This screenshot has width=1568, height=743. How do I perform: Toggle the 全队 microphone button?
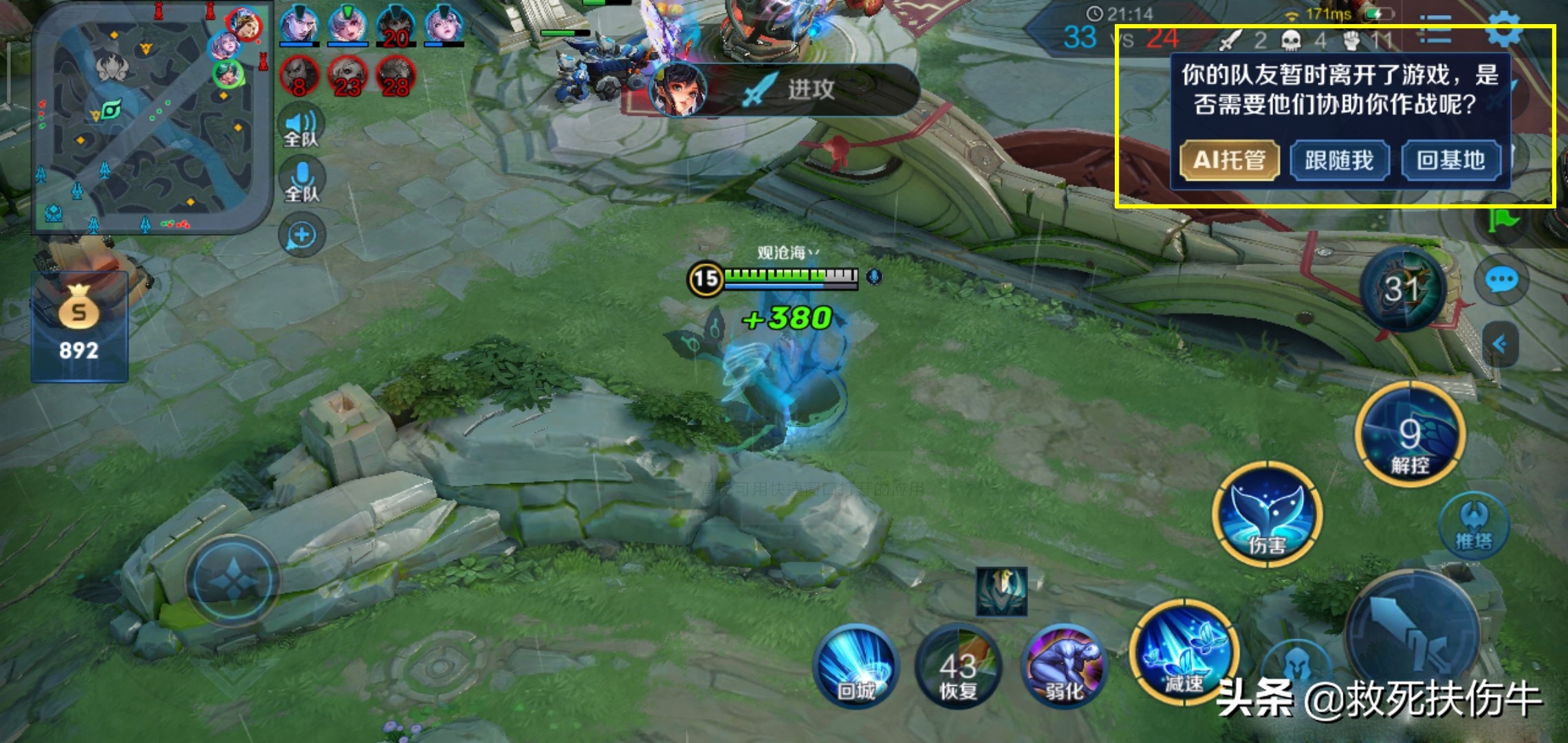click(301, 182)
